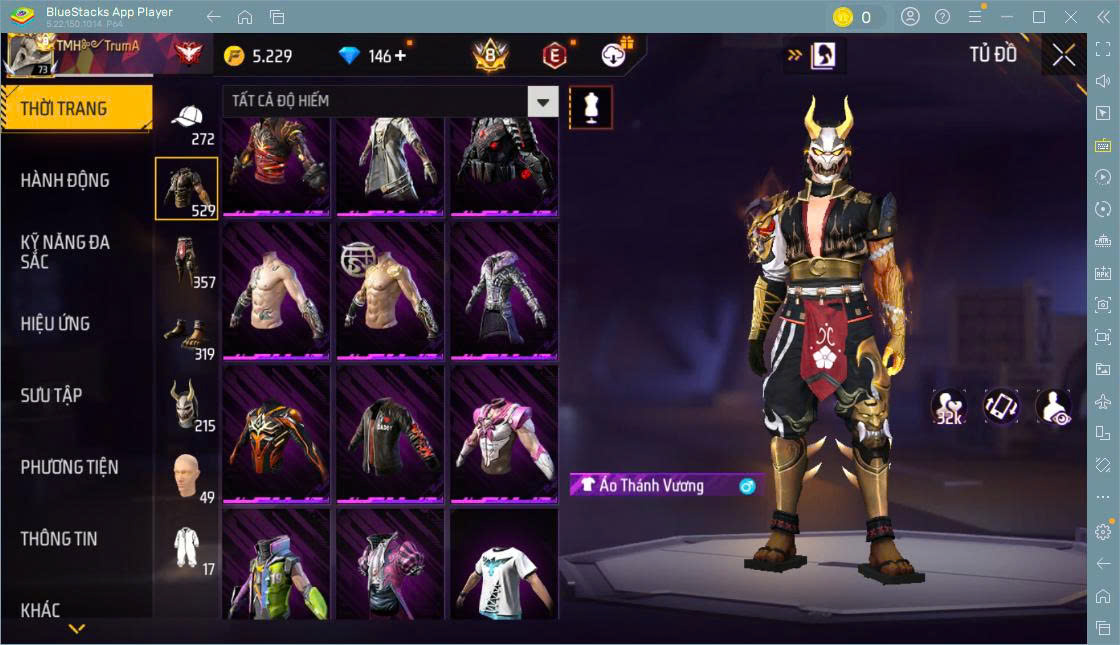Add diamonds with the plus button
Viewport: 1120px width, 645px height.
click(401, 56)
